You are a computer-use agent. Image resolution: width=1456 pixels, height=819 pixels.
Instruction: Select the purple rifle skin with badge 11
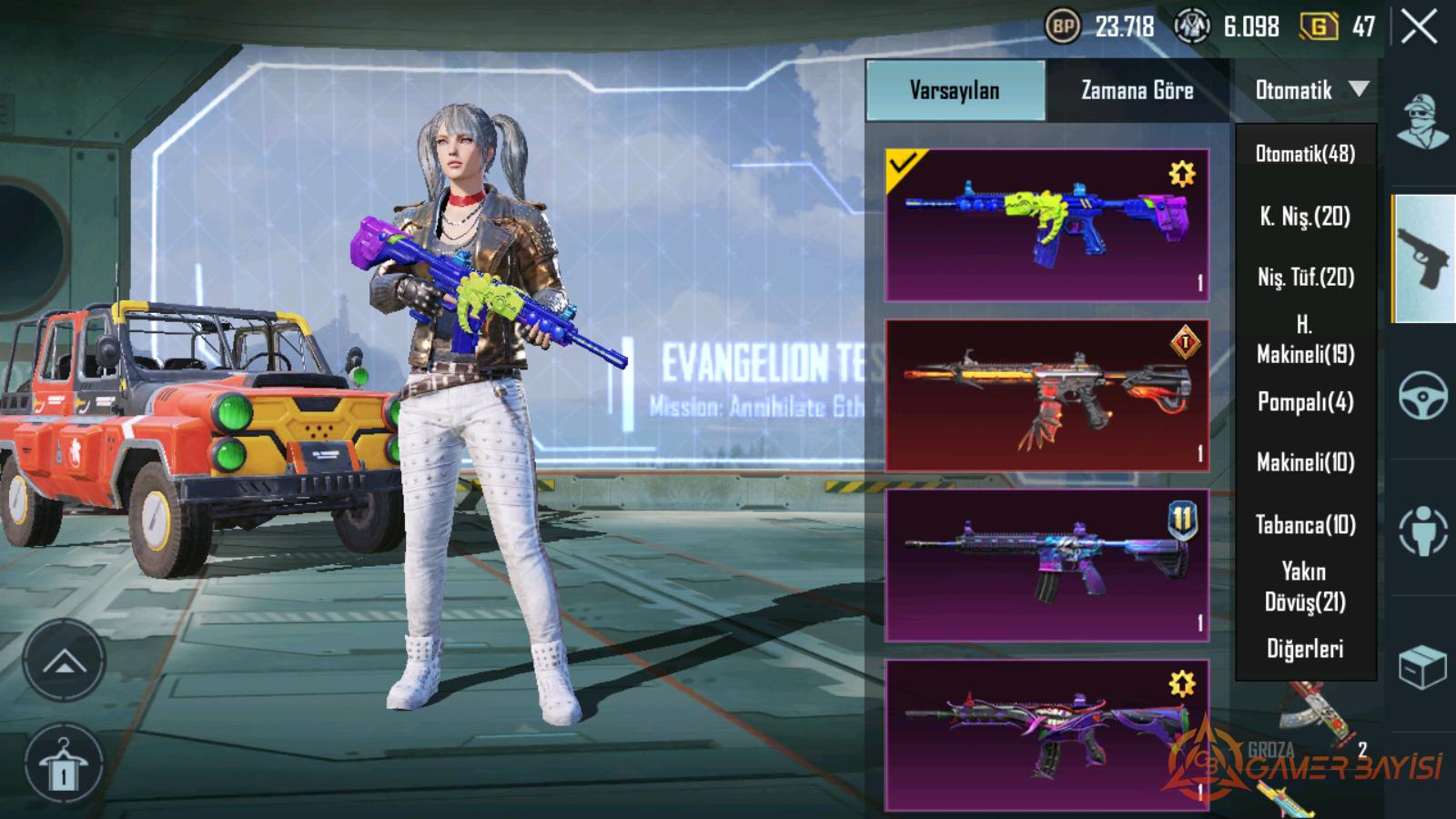[x=1046, y=565]
